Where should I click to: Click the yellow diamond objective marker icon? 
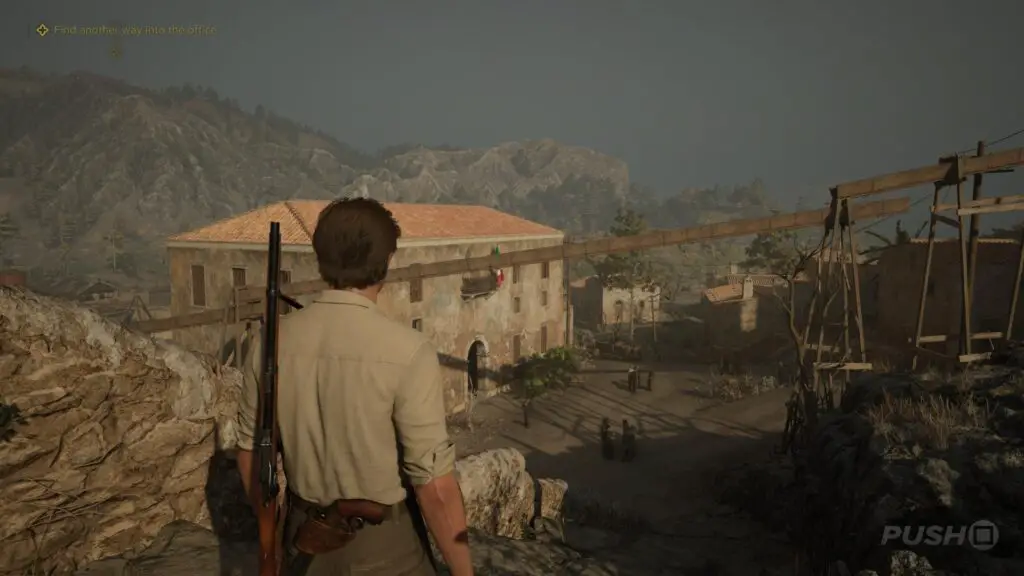[x=42, y=30]
